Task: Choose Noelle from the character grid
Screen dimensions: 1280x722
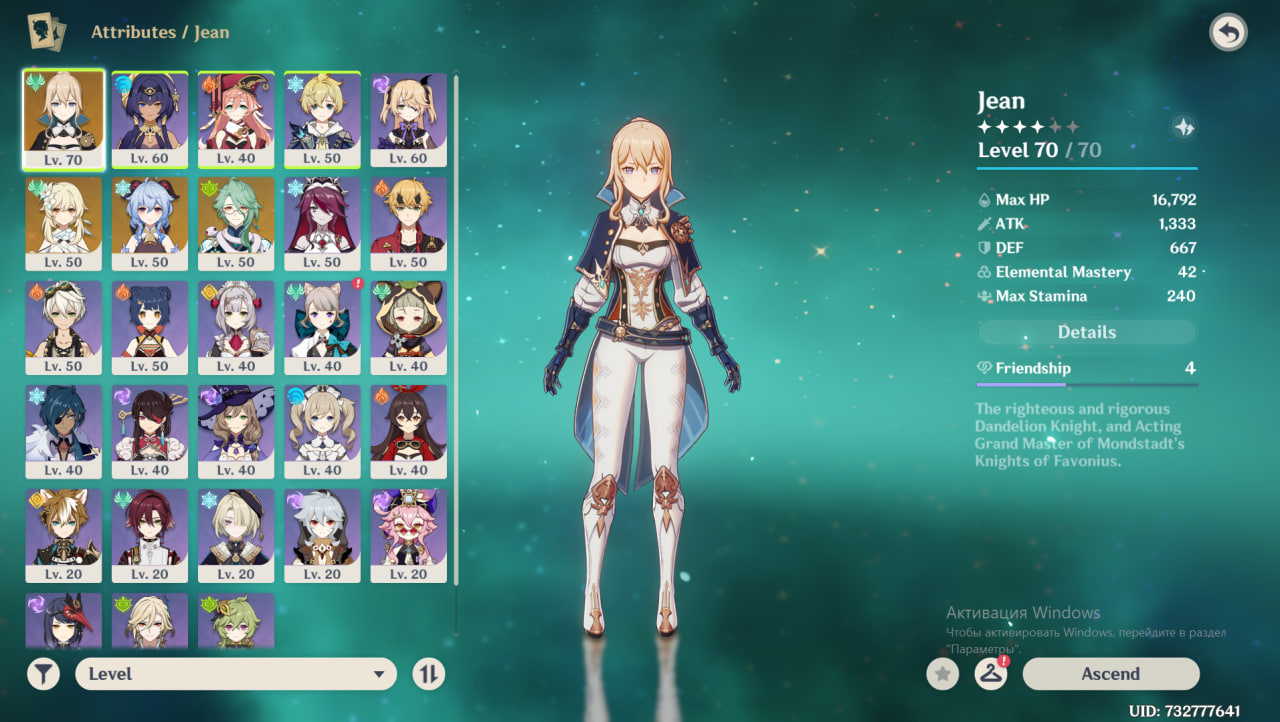Action: pos(236,326)
